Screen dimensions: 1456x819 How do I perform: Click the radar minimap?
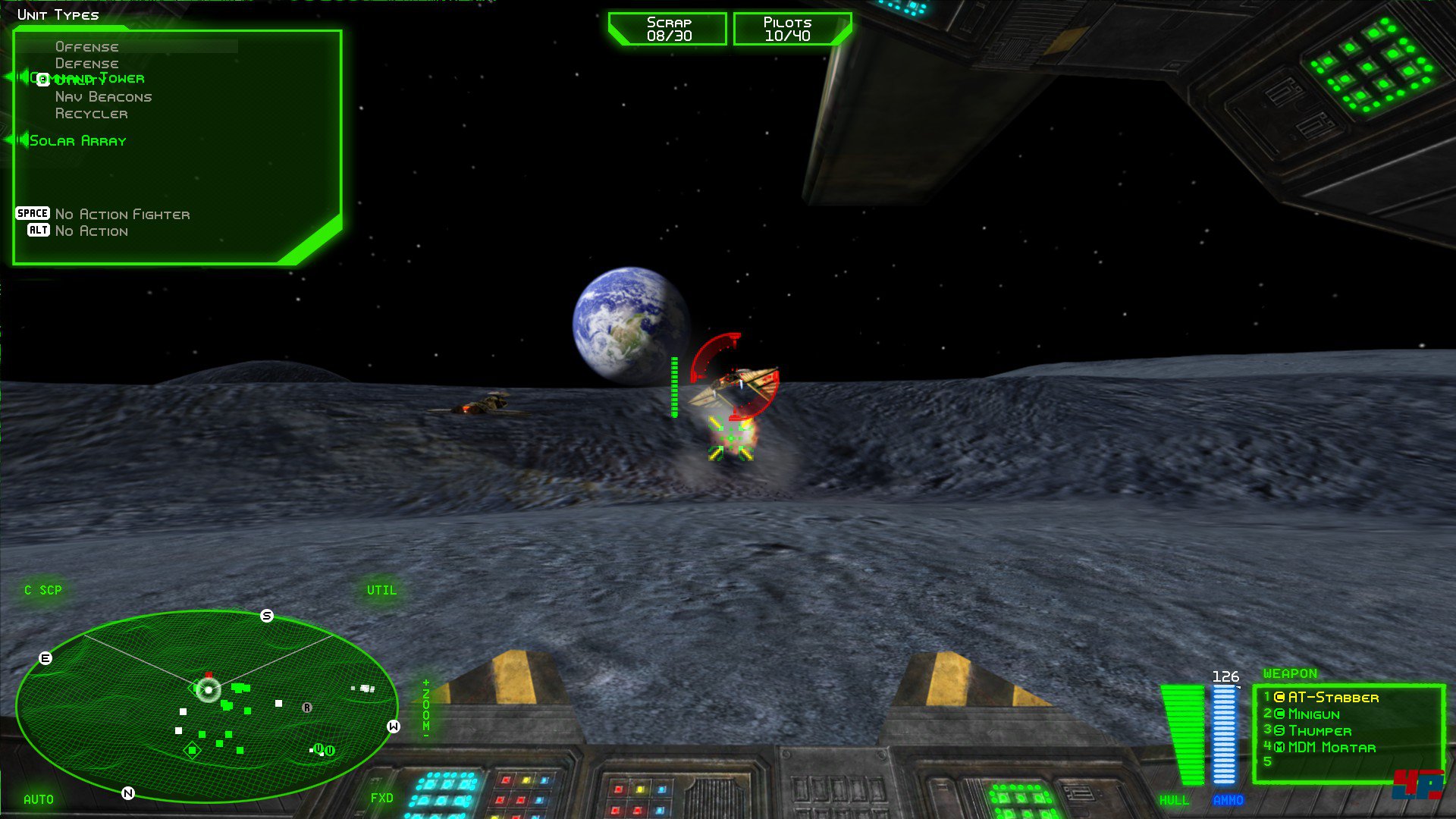206,706
